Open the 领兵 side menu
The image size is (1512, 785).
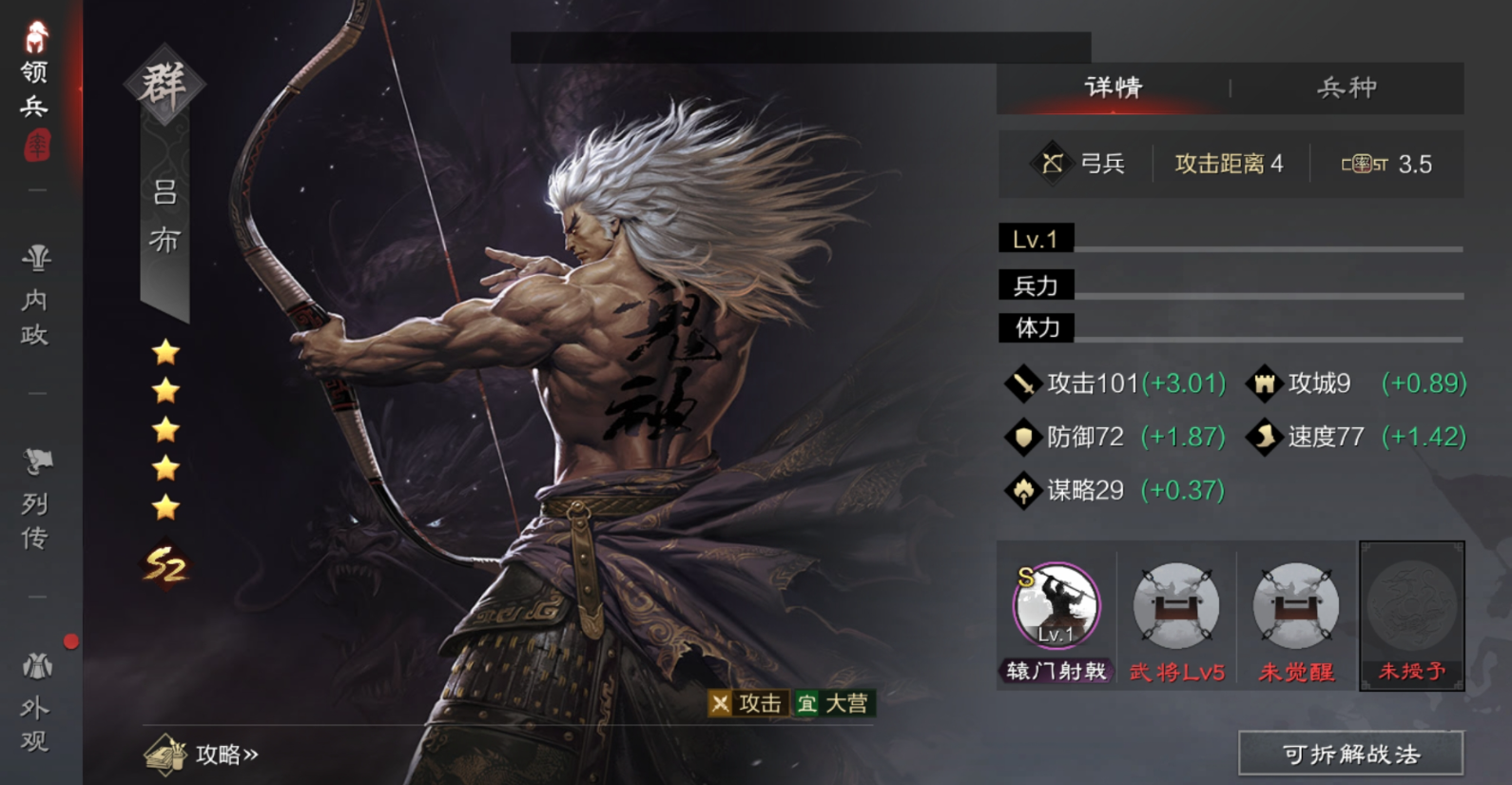[x=35, y=88]
